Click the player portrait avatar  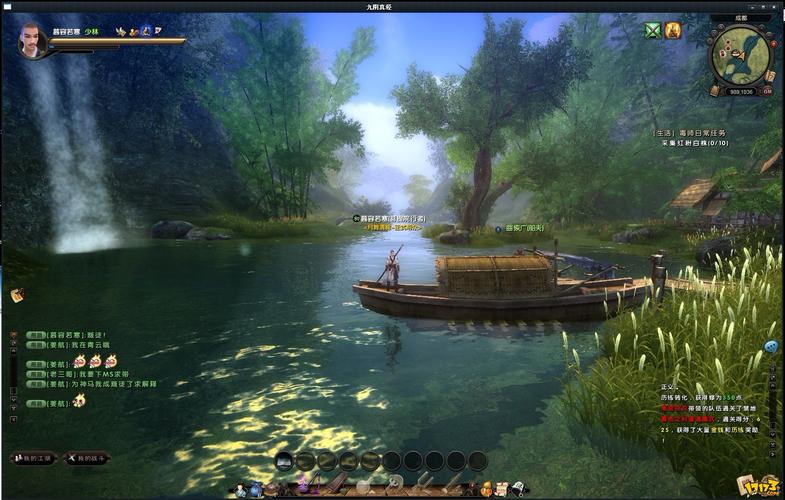[x=32, y=40]
